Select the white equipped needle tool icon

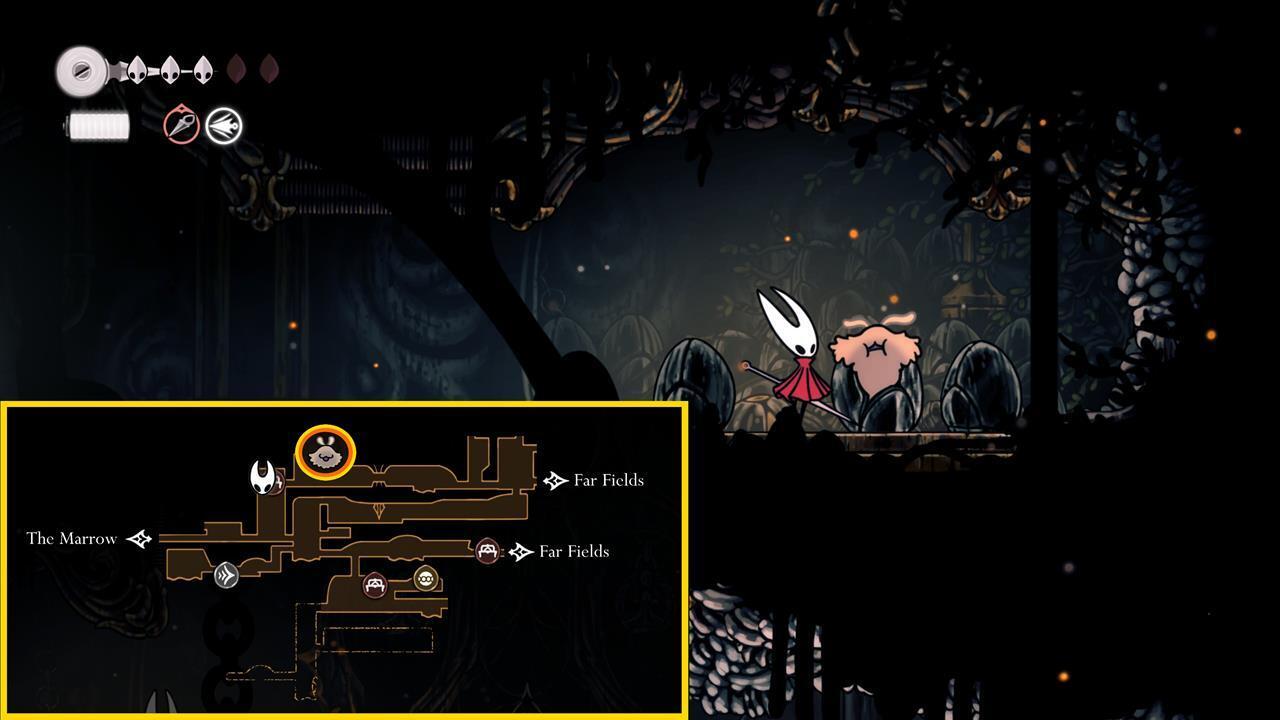(222, 126)
